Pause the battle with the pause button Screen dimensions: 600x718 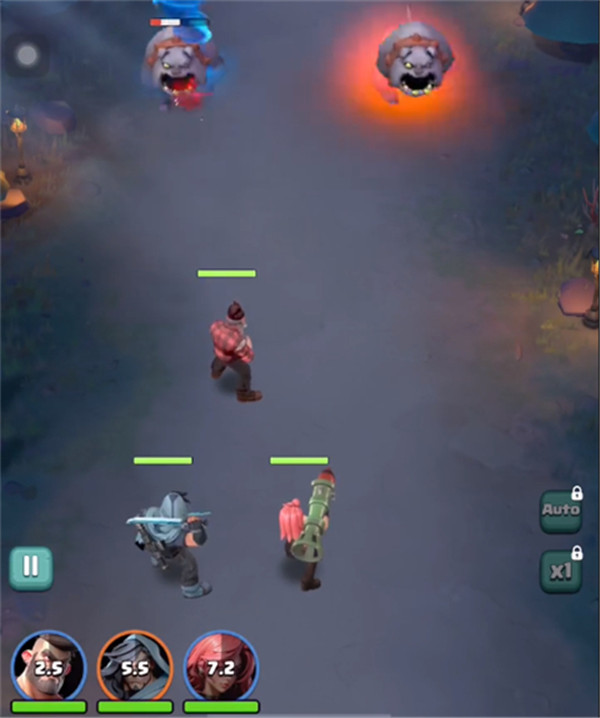point(31,567)
